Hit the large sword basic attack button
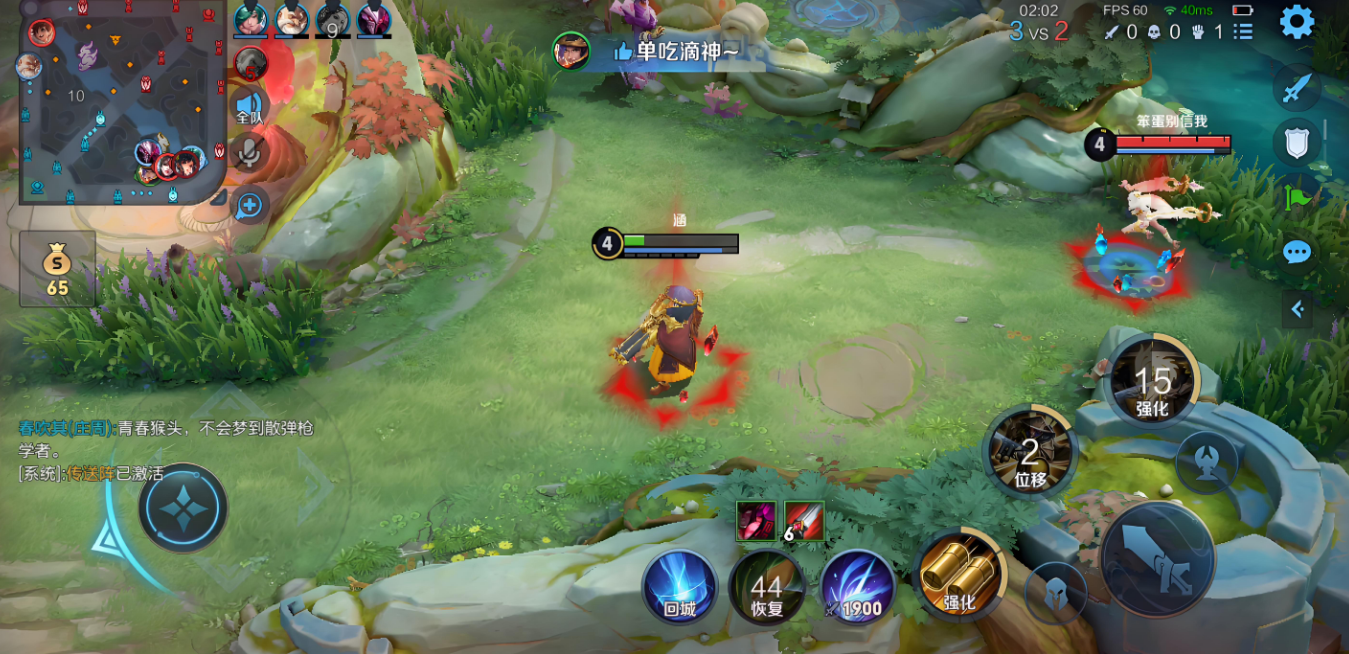Image resolution: width=1349 pixels, height=654 pixels. pyautogui.click(x=1158, y=559)
